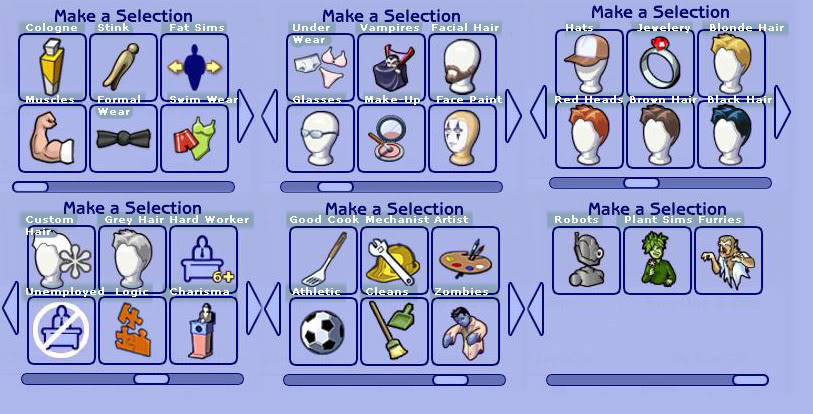Pick the Glasses icon
This screenshot has height=414, width=813.
[x=320, y=138]
